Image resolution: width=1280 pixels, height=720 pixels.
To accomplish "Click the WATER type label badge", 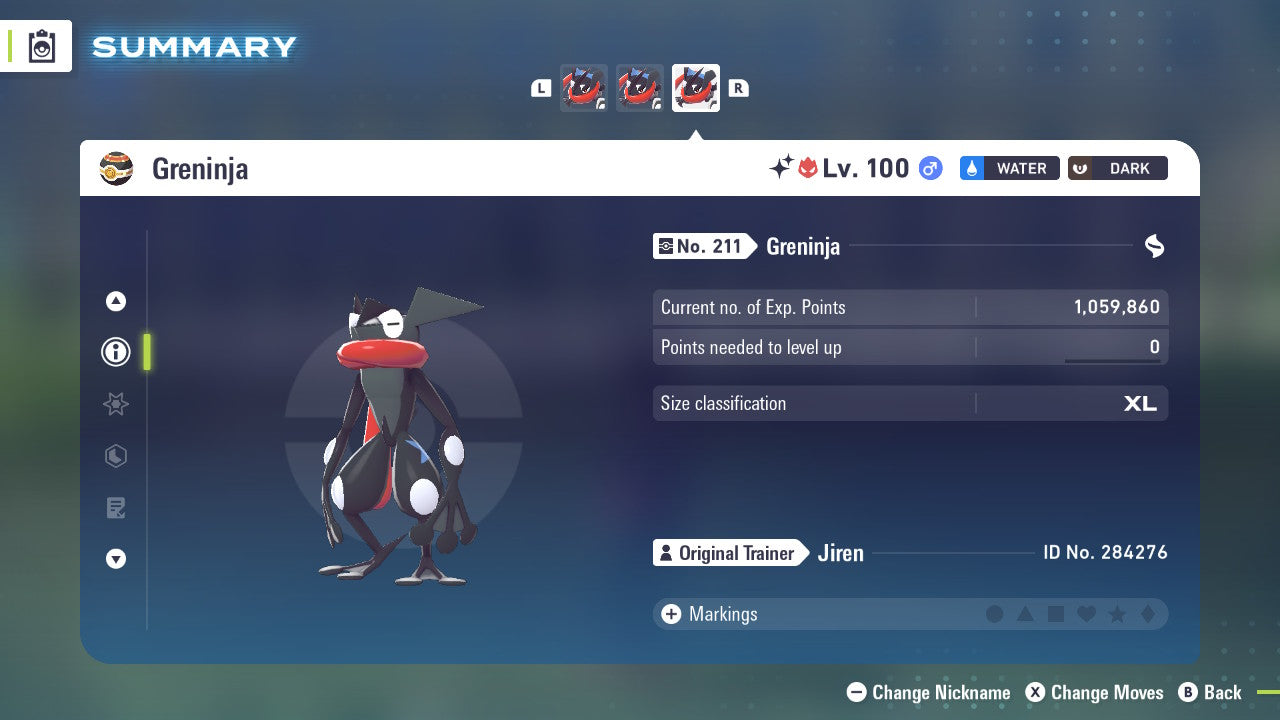I will click(x=1009, y=168).
